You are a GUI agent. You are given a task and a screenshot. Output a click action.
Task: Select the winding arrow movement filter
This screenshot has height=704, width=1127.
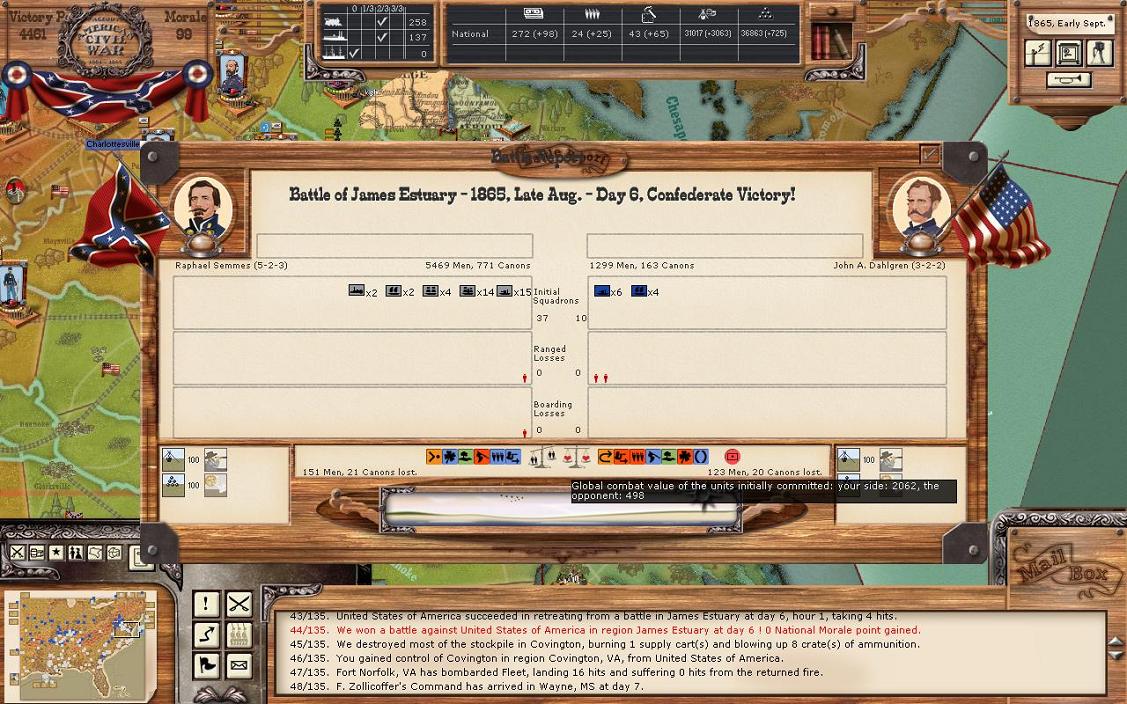[206, 634]
